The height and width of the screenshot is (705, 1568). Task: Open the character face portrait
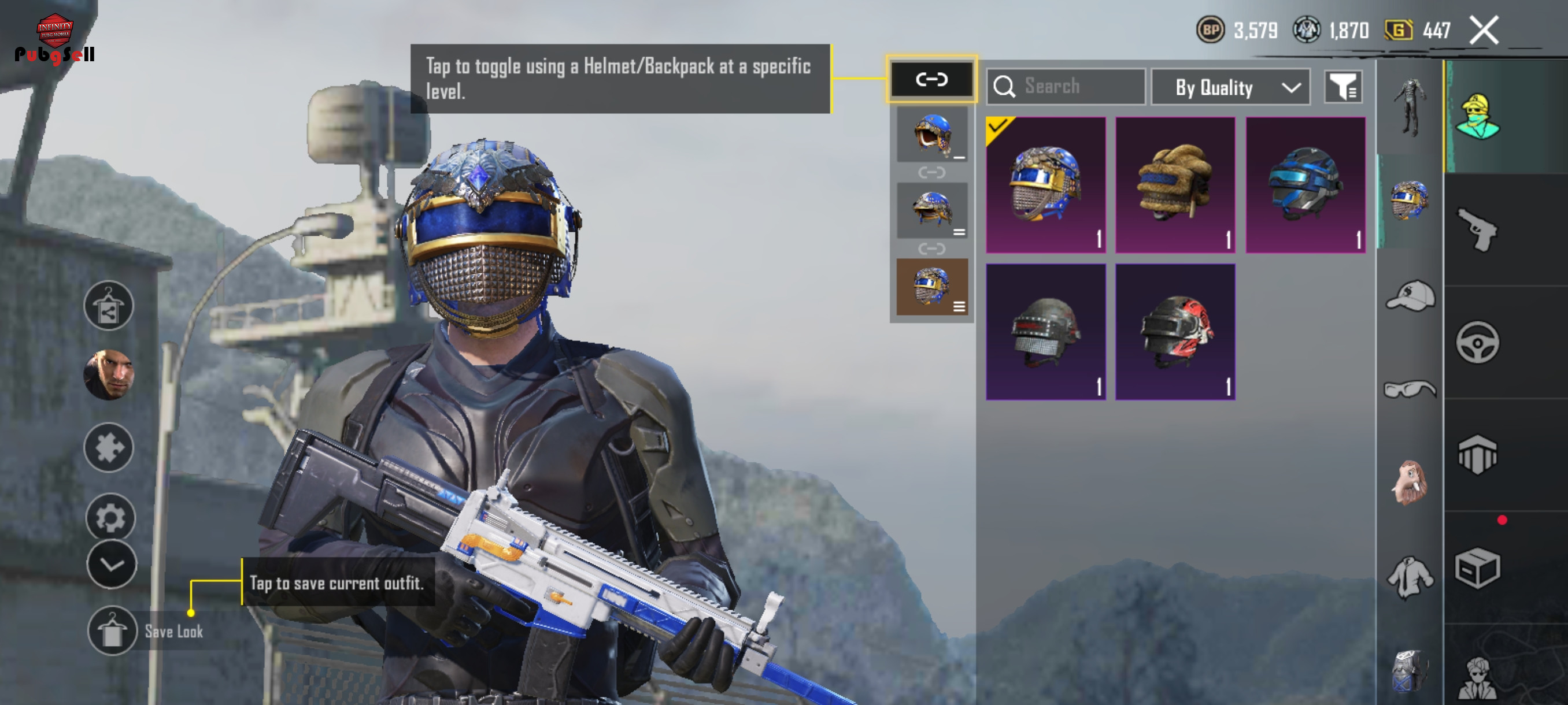coord(109,374)
